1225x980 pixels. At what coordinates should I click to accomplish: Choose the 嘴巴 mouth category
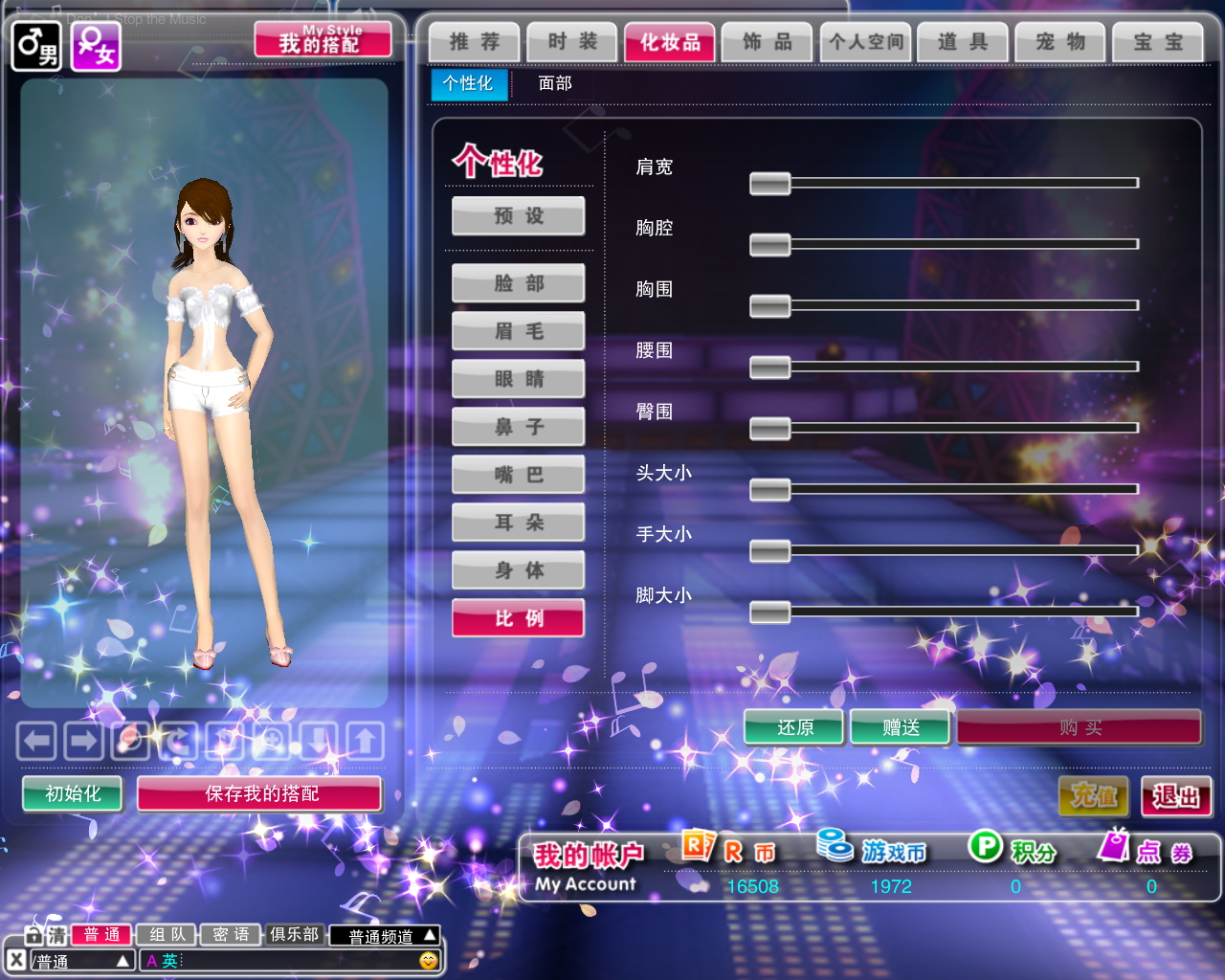519,475
